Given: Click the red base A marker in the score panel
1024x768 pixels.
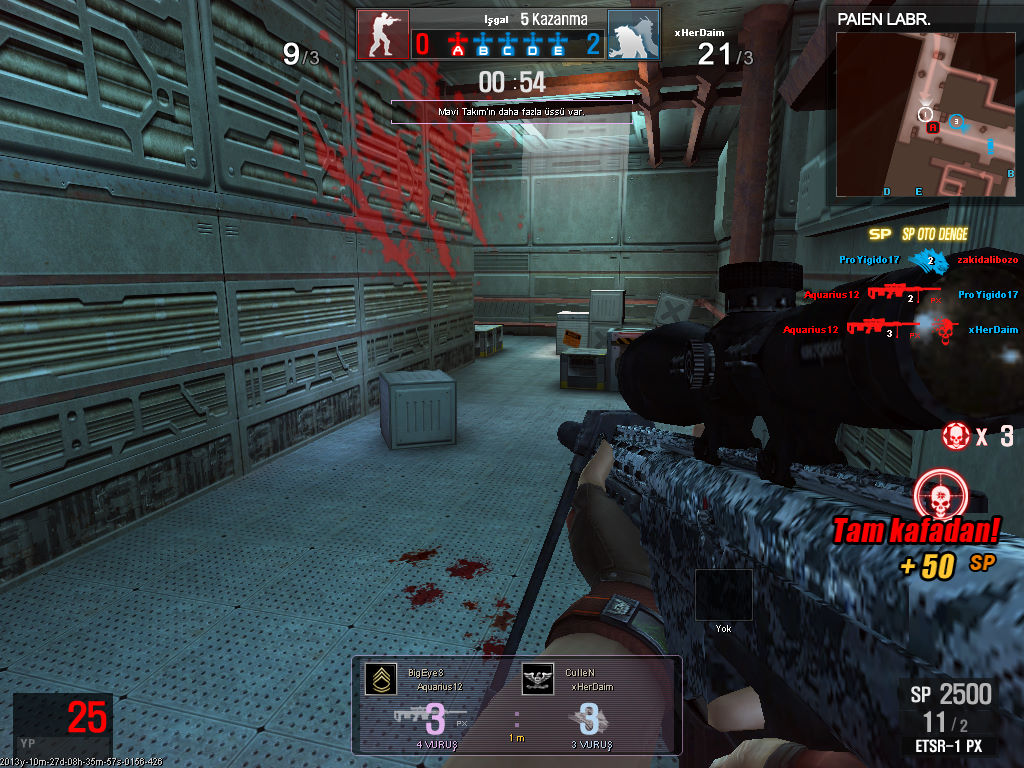Looking at the screenshot, I should 458,43.
